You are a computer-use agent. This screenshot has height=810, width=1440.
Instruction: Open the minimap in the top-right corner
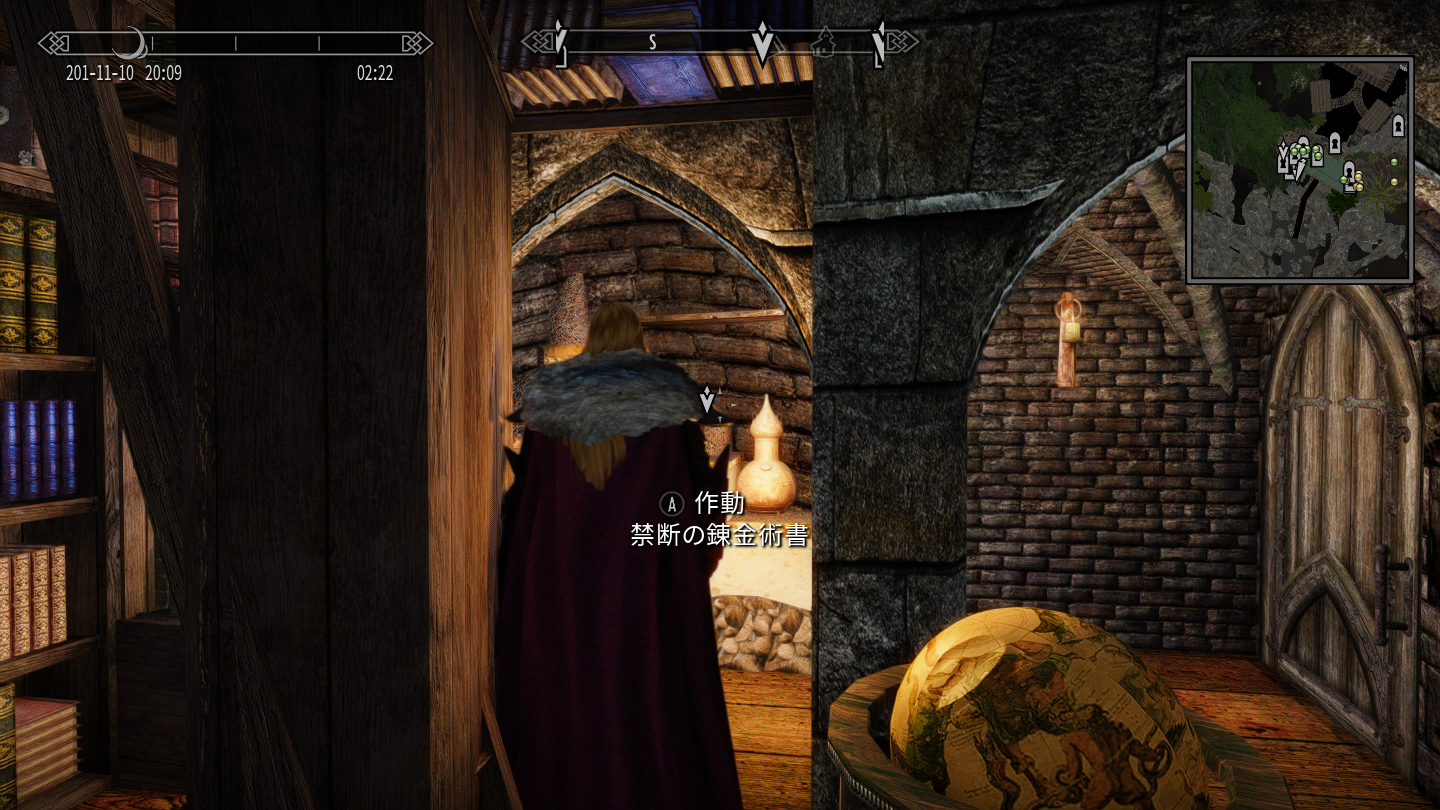coord(1299,170)
